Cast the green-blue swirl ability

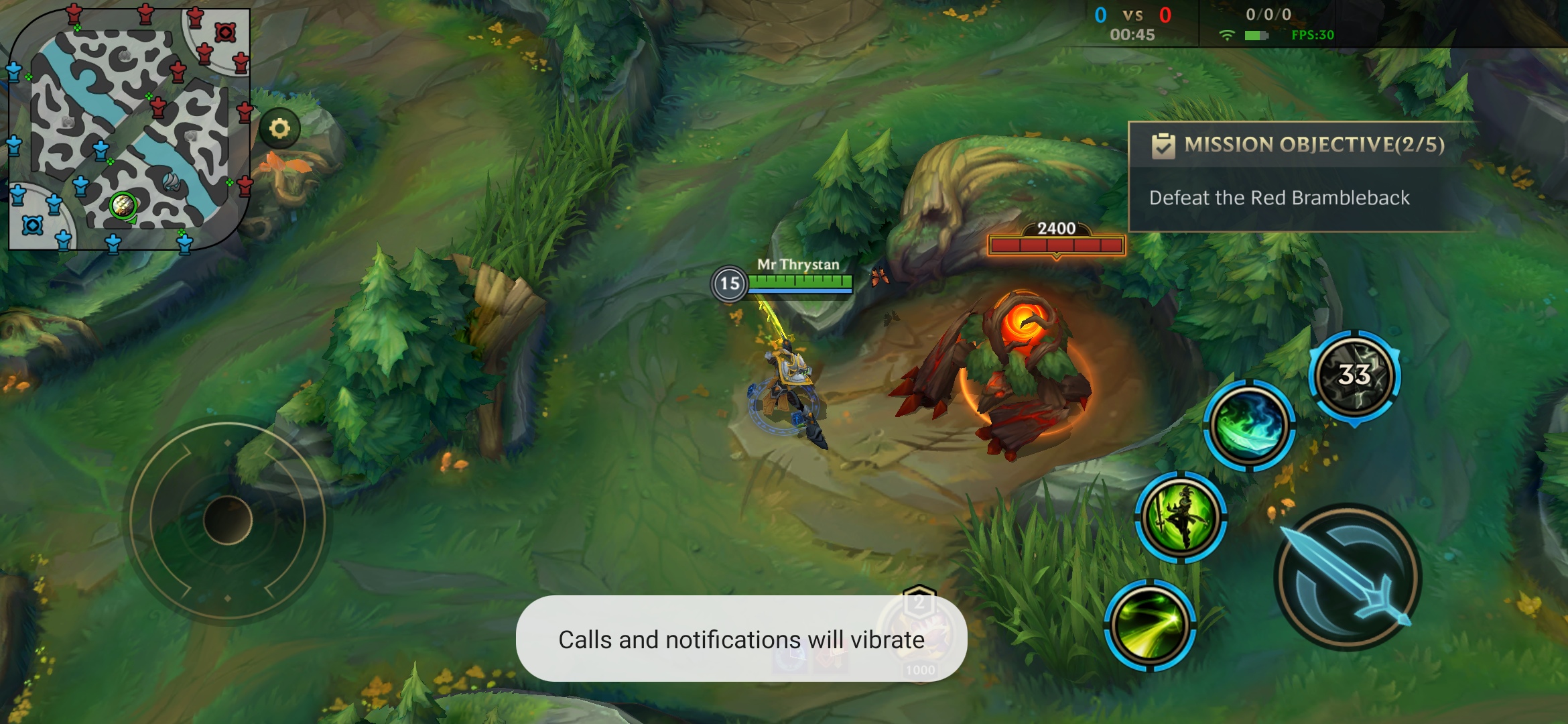1249,426
